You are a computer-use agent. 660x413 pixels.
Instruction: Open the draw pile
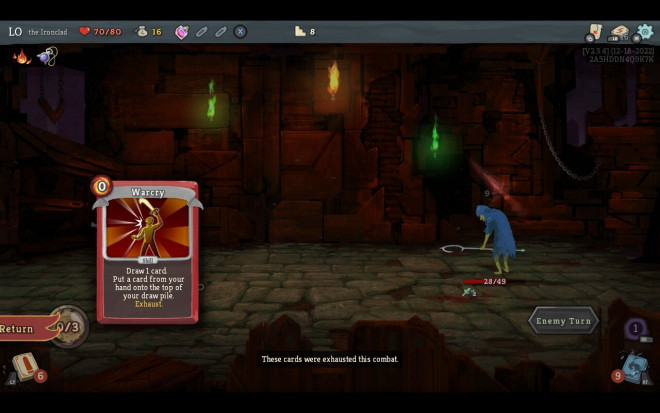25,367
